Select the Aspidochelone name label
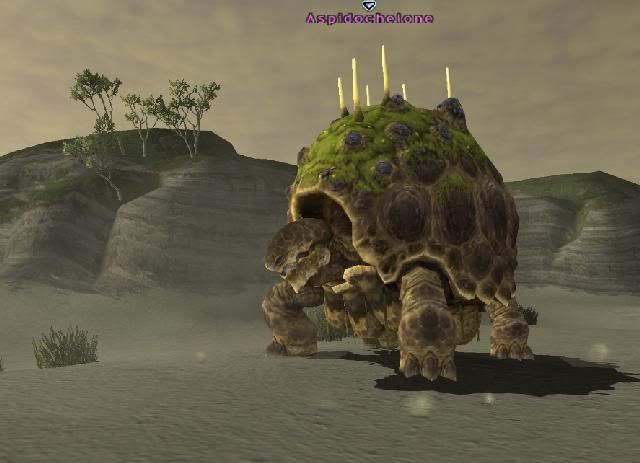This screenshot has height=463, width=640. 369,18
